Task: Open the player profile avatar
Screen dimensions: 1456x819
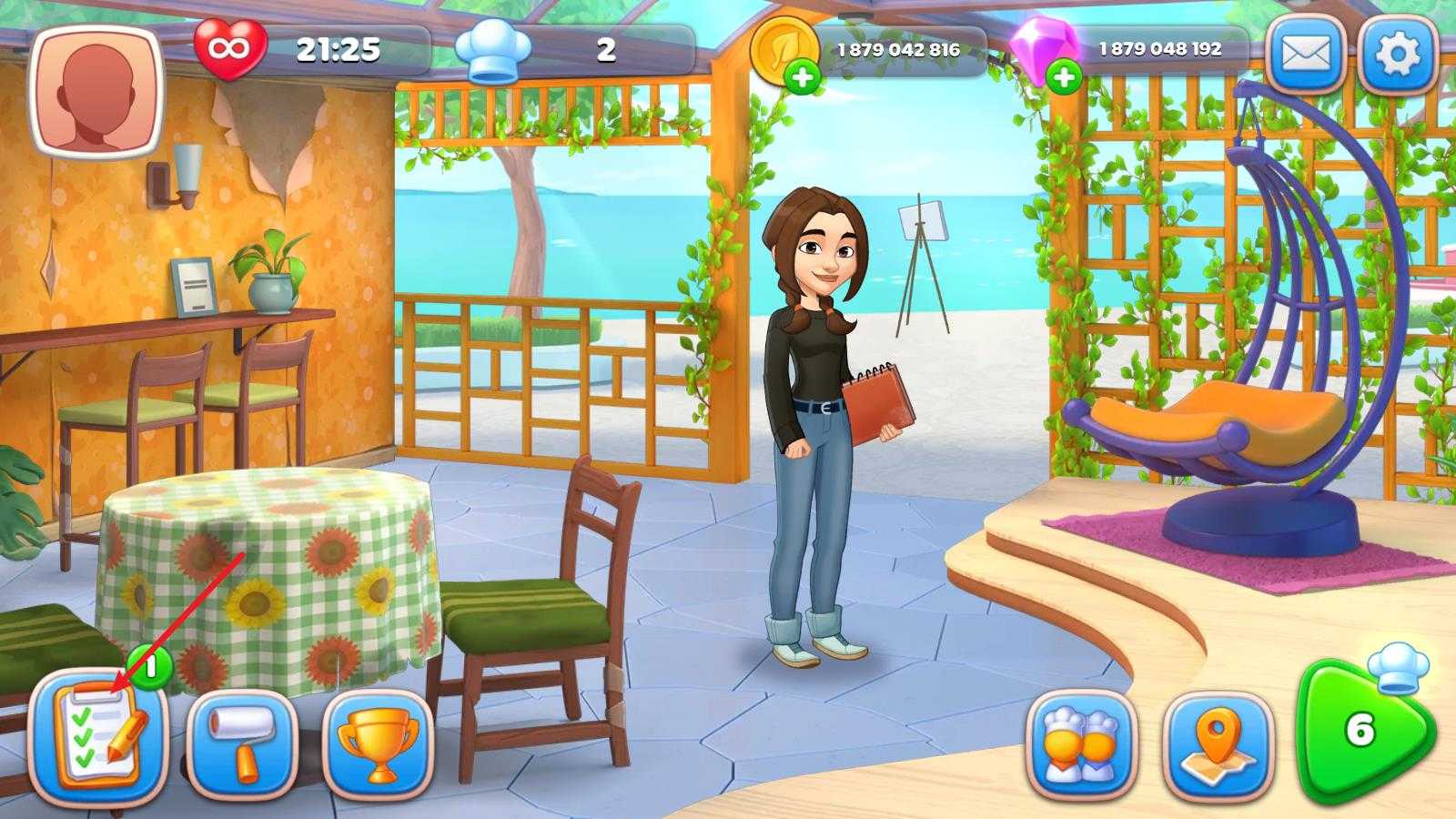Action: click(x=96, y=94)
